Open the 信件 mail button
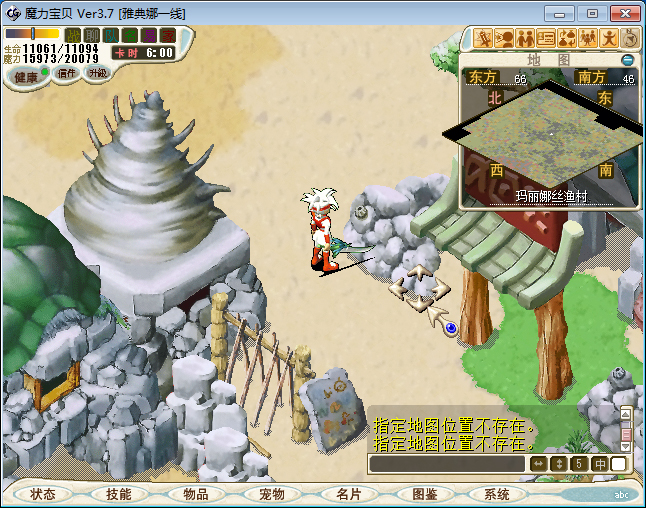 coord(68,73)
